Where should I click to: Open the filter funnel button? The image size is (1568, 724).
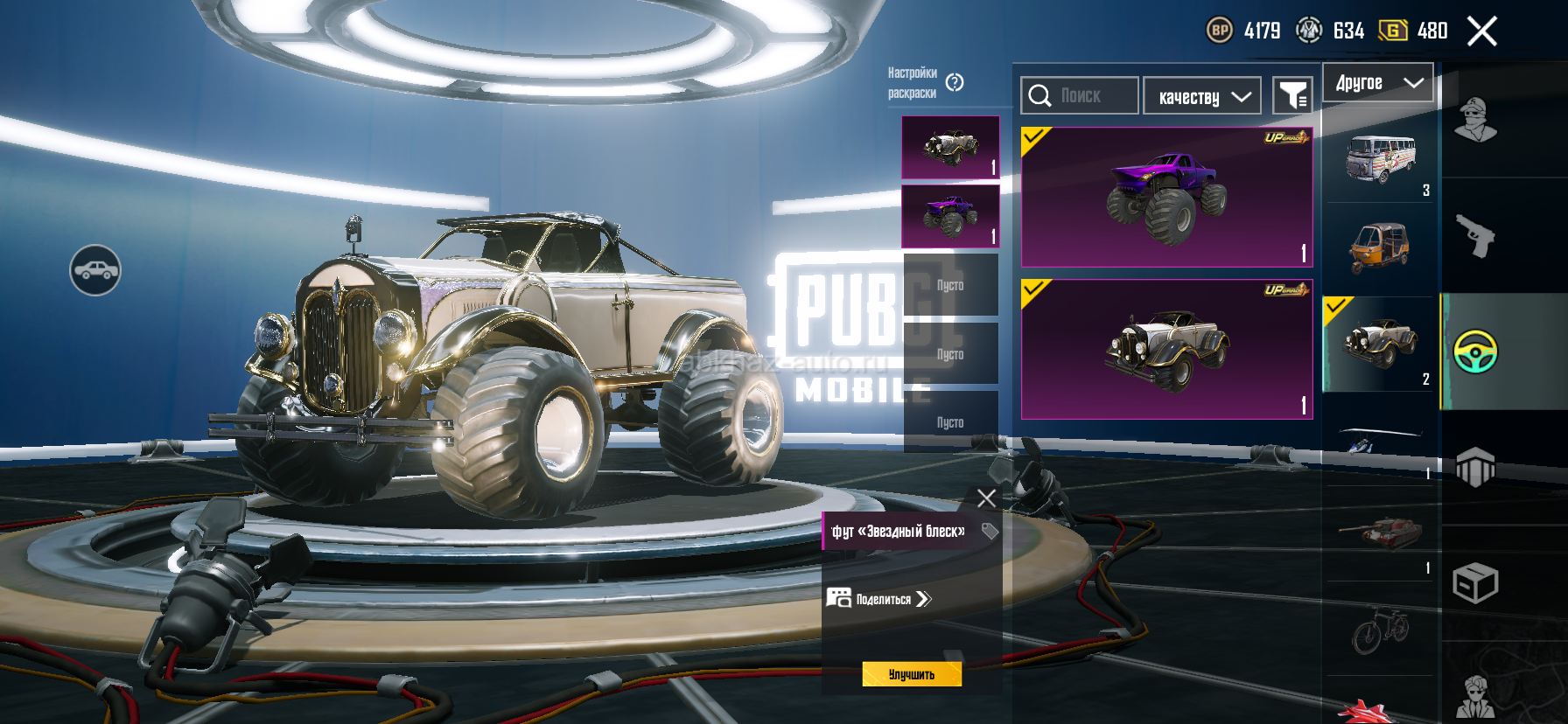[x=1292, y=95]
